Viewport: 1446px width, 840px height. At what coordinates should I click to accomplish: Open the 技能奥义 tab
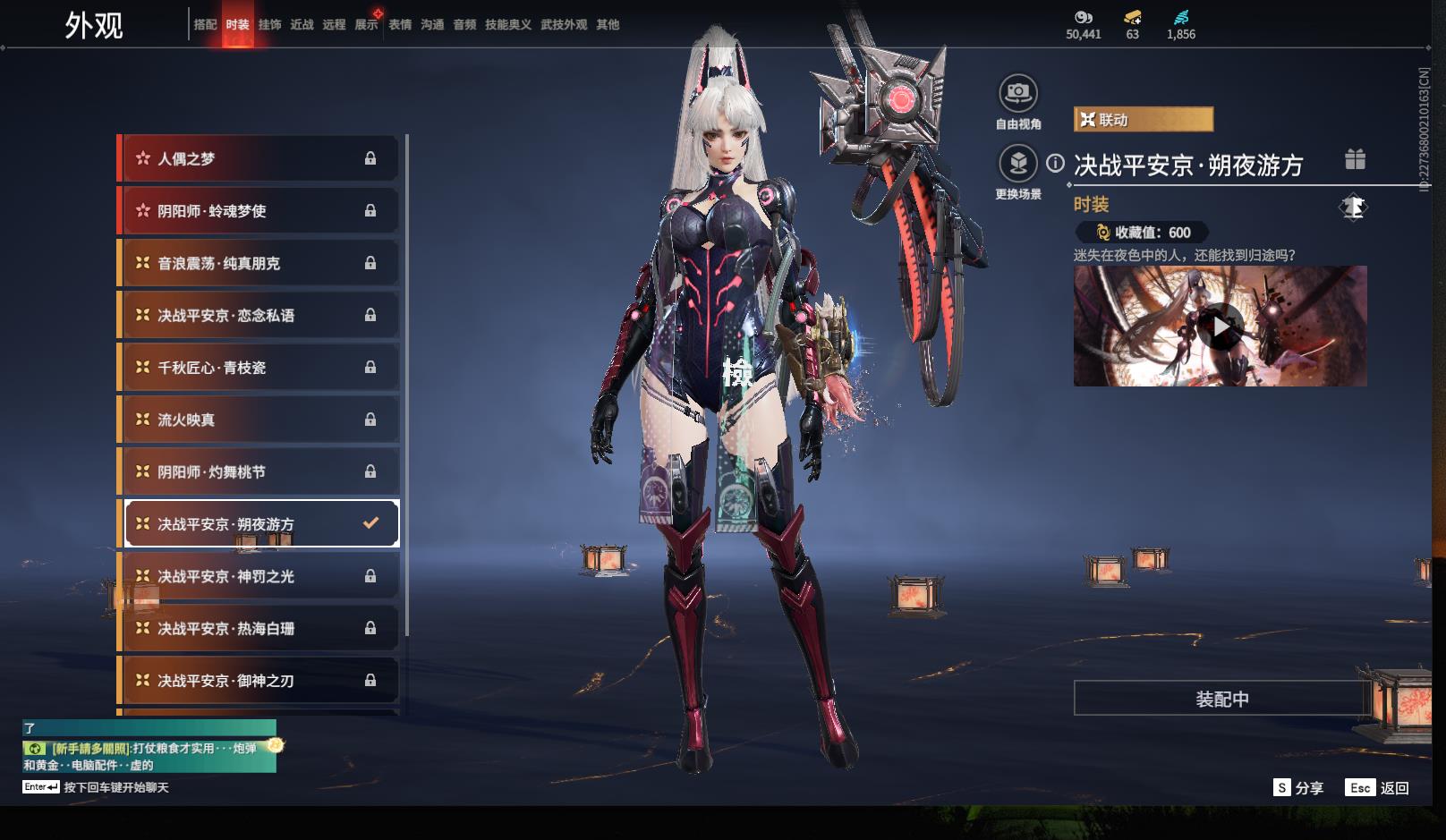pos(508,25)
